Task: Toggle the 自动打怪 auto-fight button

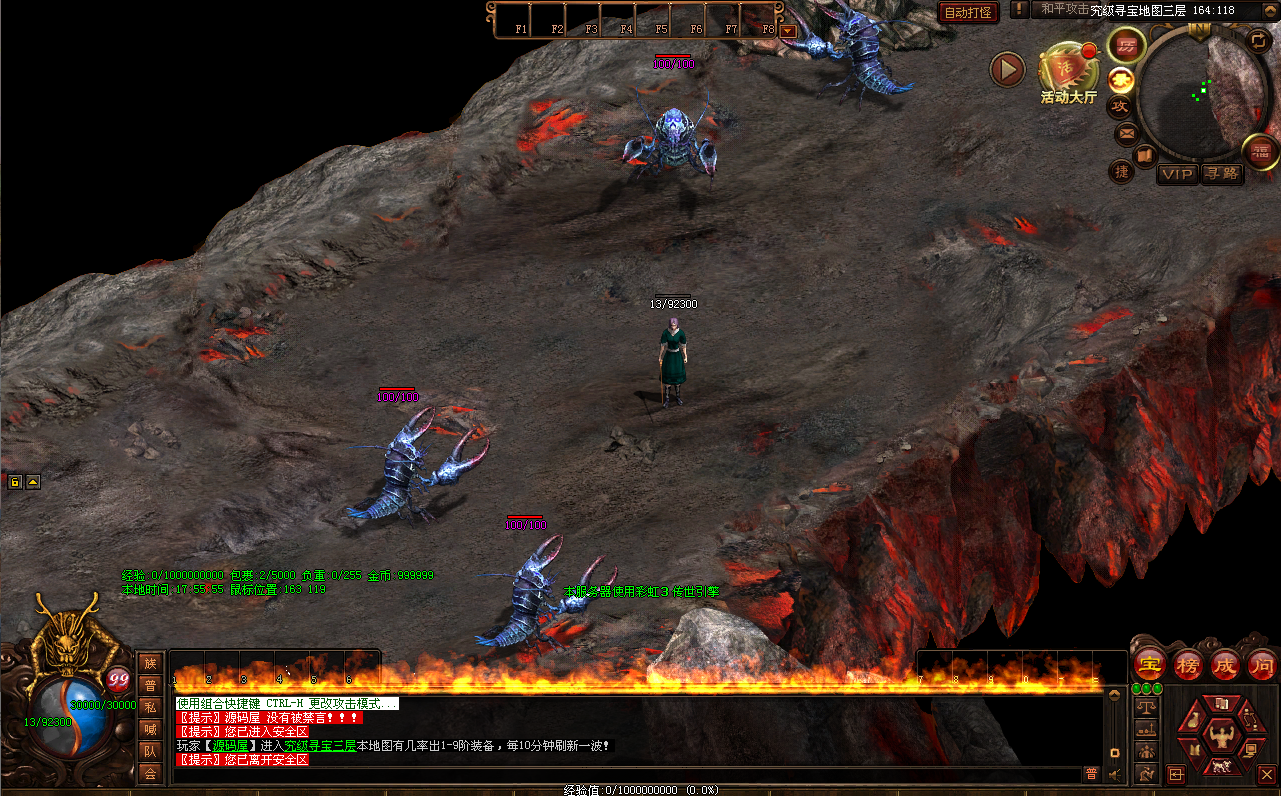Action: click(x=968, y=12)
